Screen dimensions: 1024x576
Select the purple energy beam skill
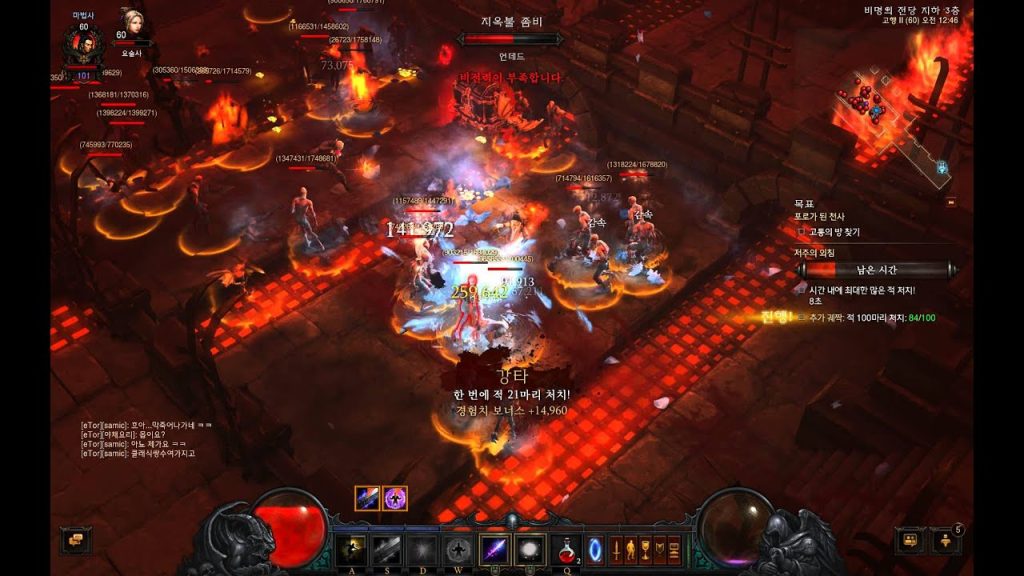coord(495,549)
